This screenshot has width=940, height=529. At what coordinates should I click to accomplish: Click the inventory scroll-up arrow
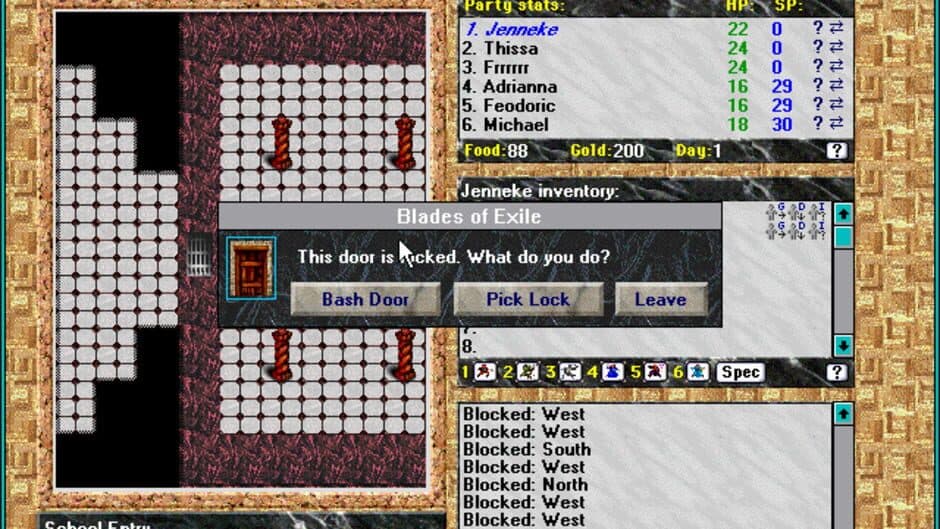pos(843,214)
